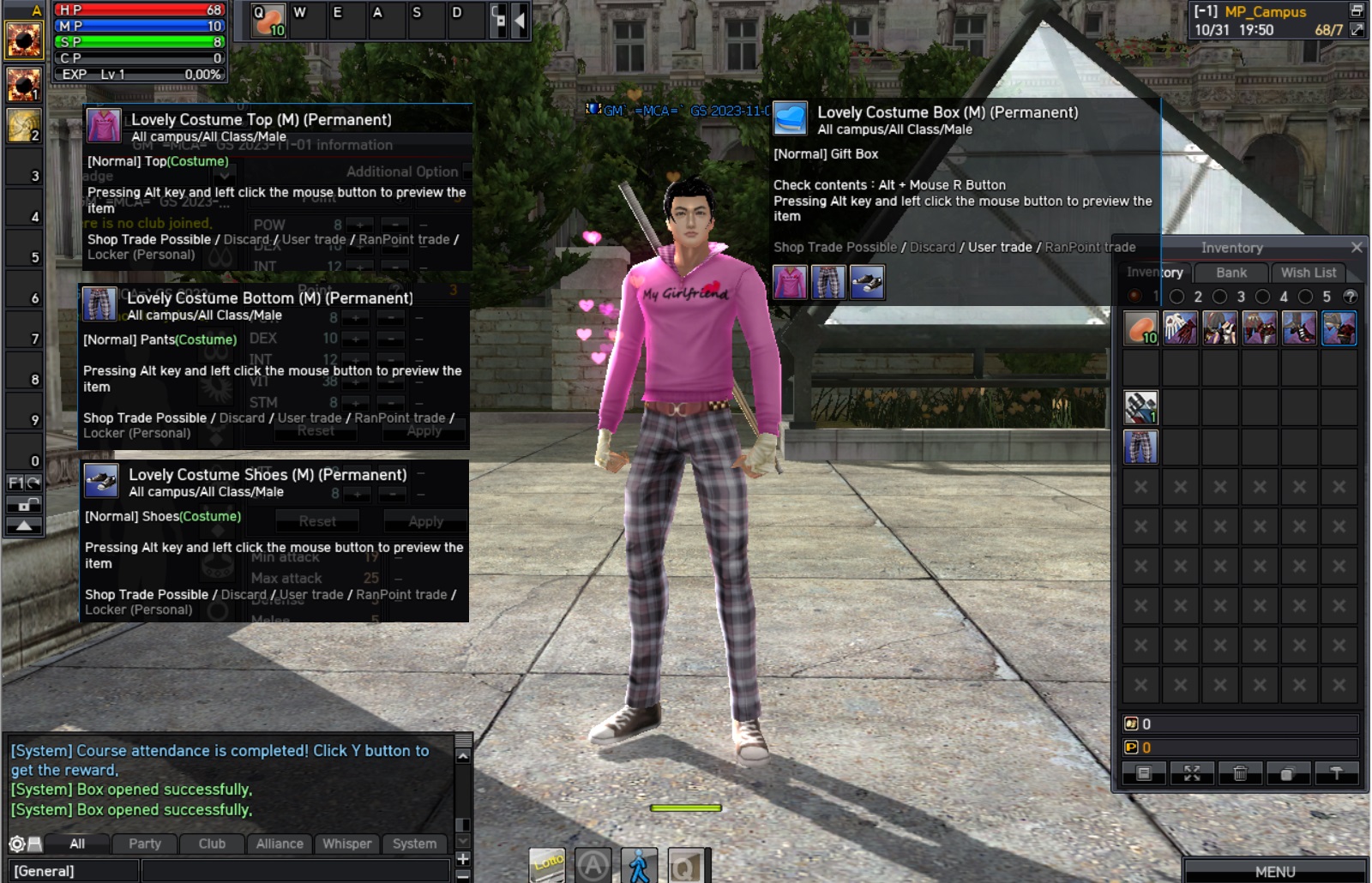Show the System chat tab
1372x883 pixels.
(414, 844)
